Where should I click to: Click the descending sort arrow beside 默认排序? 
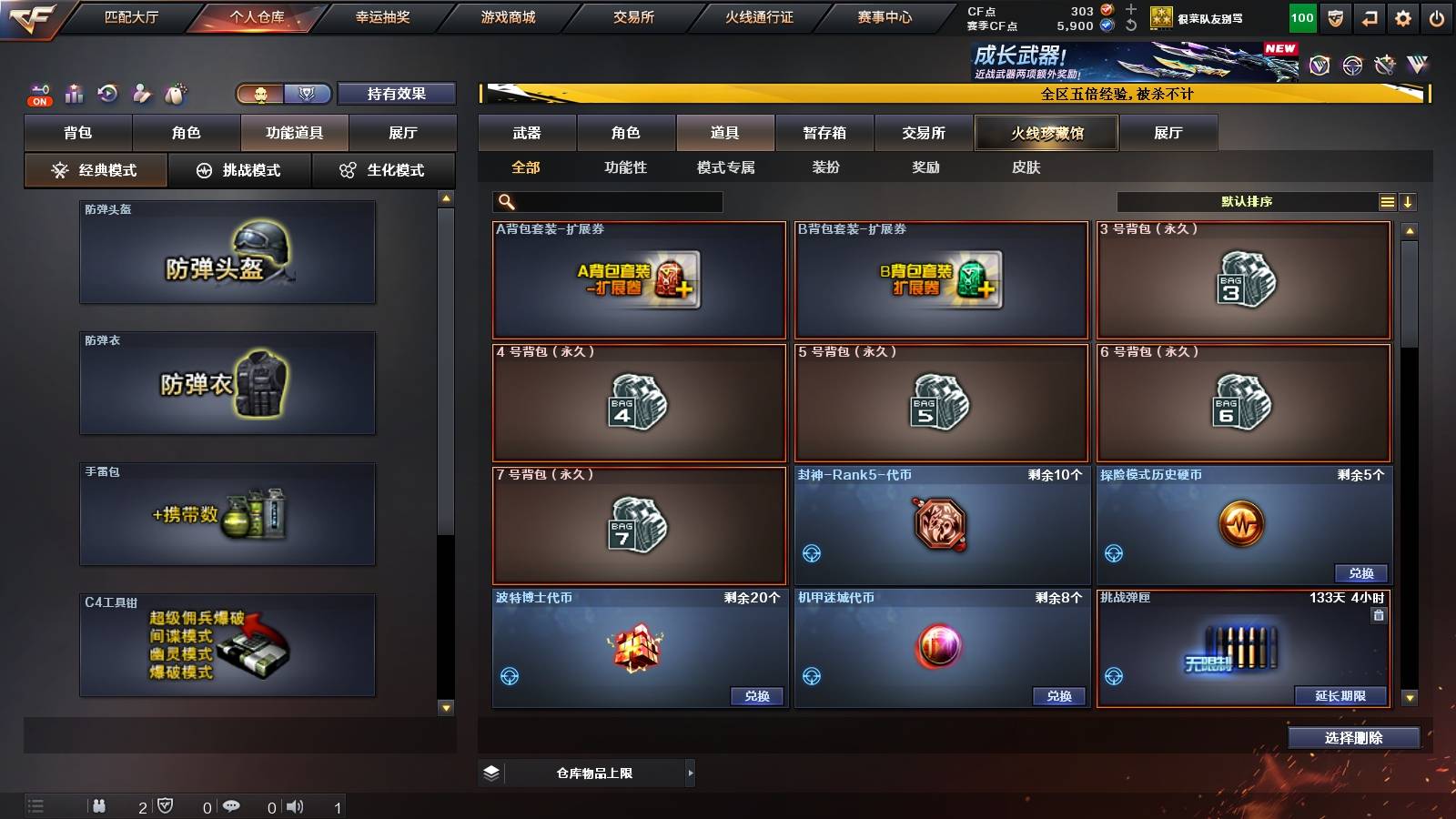1409,201
